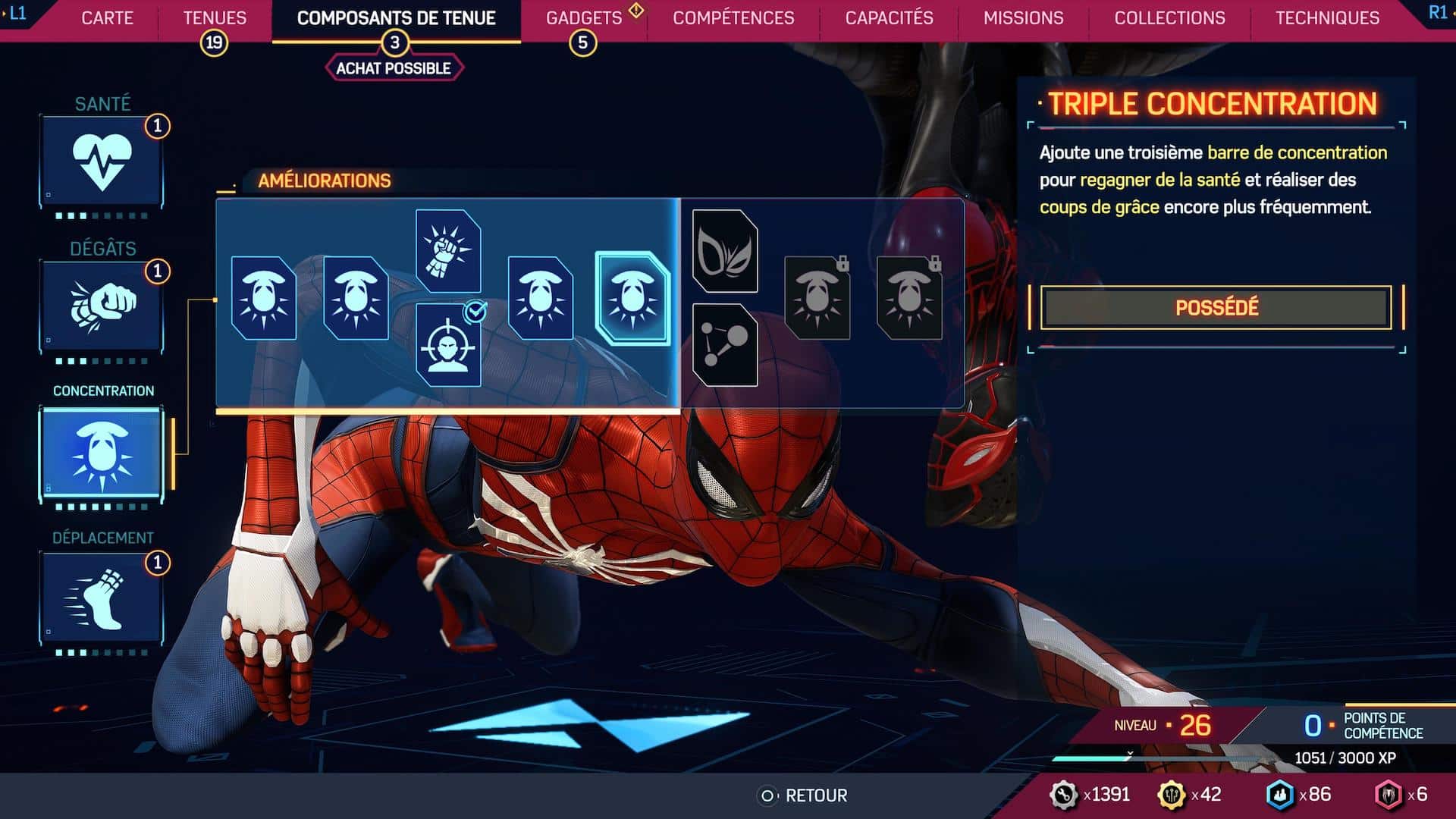Switch to the Capacités tab
The height and width of the screenshot is (819, 1456).
coord(889,18)
